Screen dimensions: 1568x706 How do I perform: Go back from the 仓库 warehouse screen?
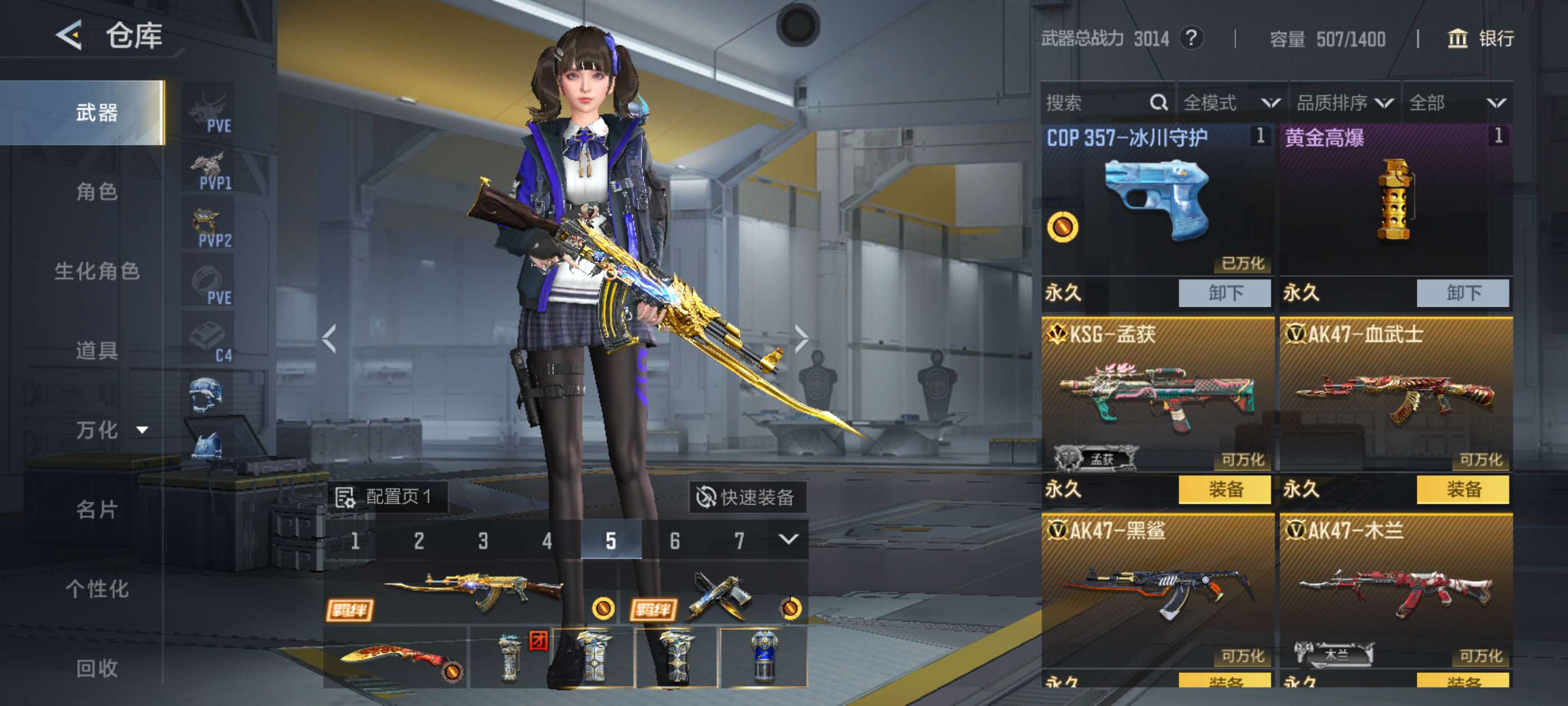coord(69,35)
